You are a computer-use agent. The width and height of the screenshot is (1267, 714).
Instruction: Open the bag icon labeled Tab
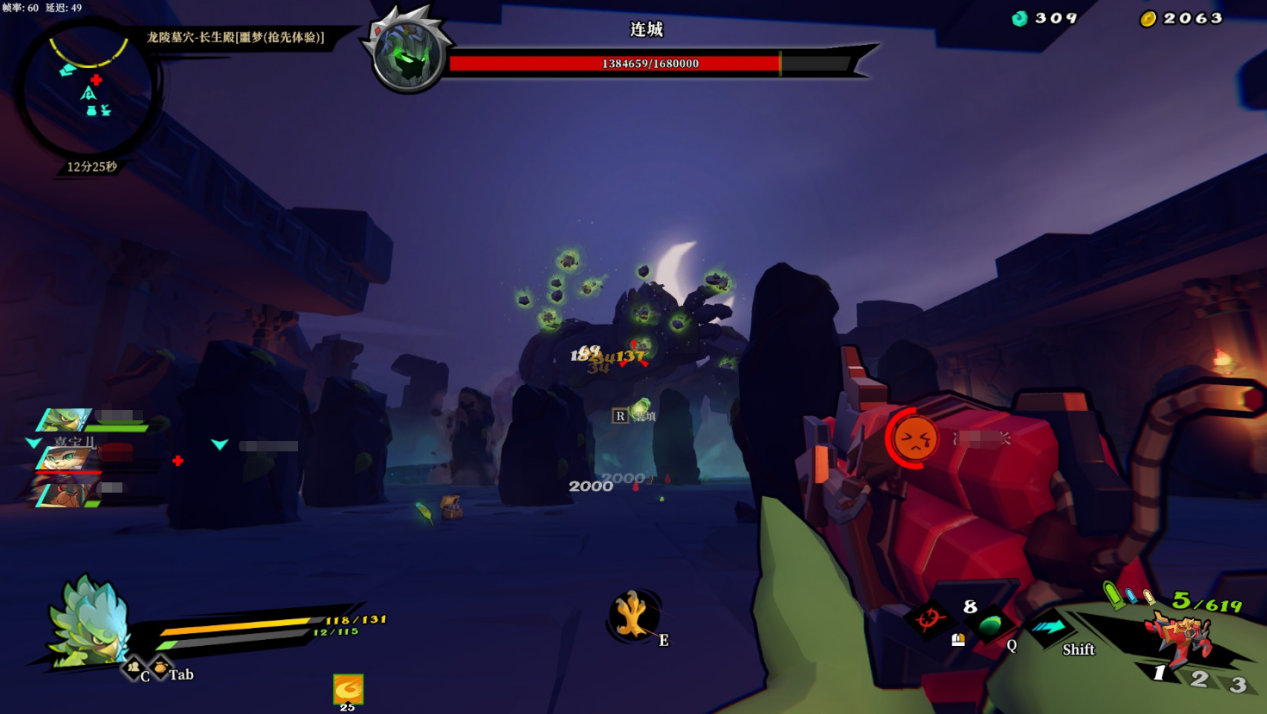(x=158, y=666)
